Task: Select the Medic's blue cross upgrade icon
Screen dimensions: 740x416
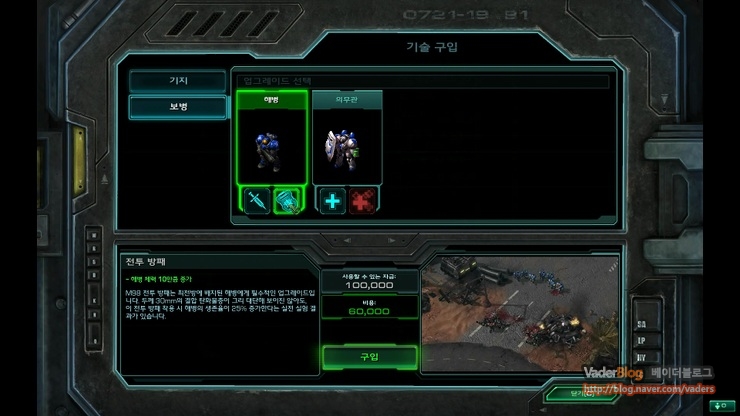Action: tap(331, 200)
